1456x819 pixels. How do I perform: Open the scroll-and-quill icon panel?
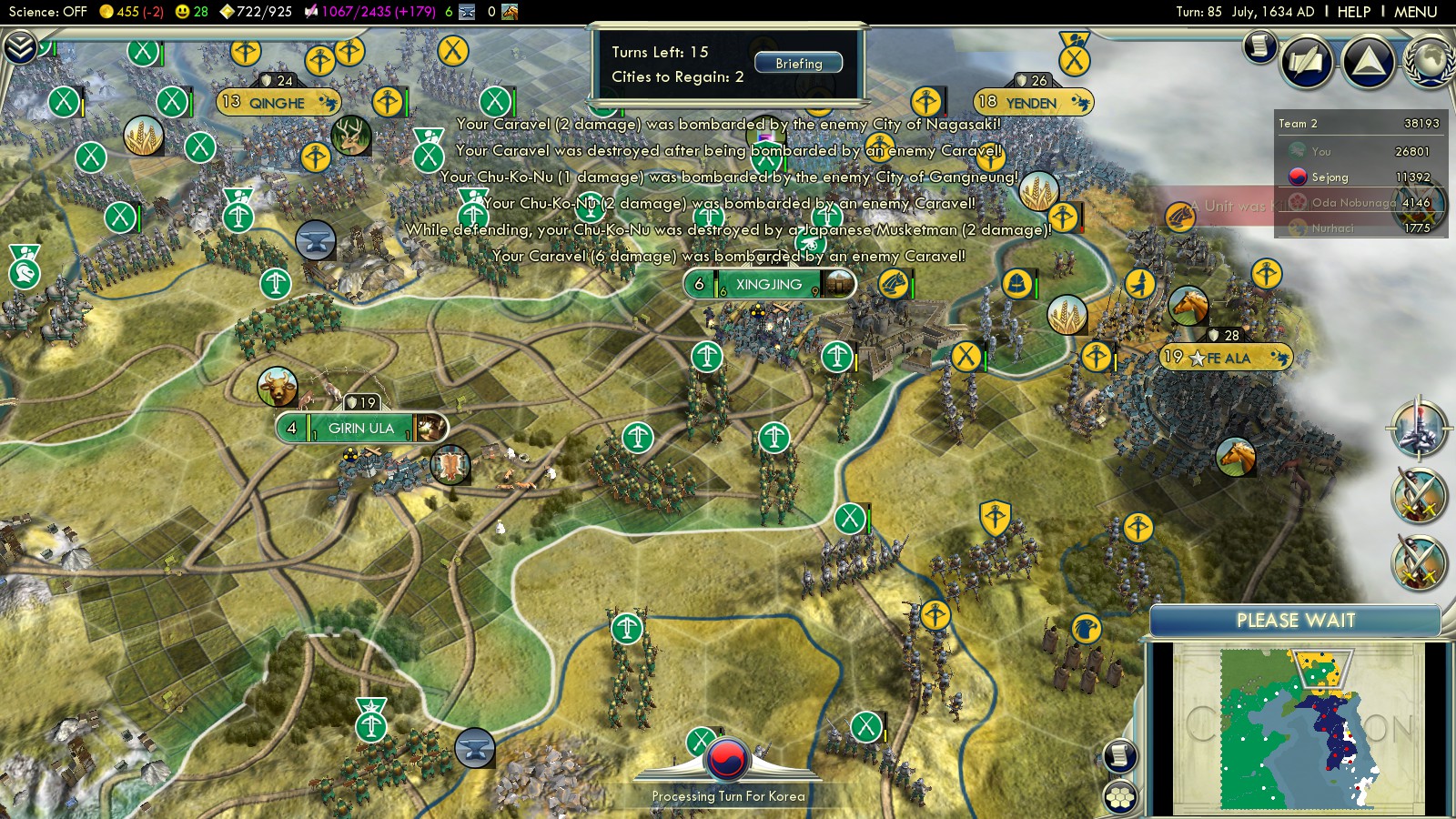pyautogui.click(x=1307, y=62)
